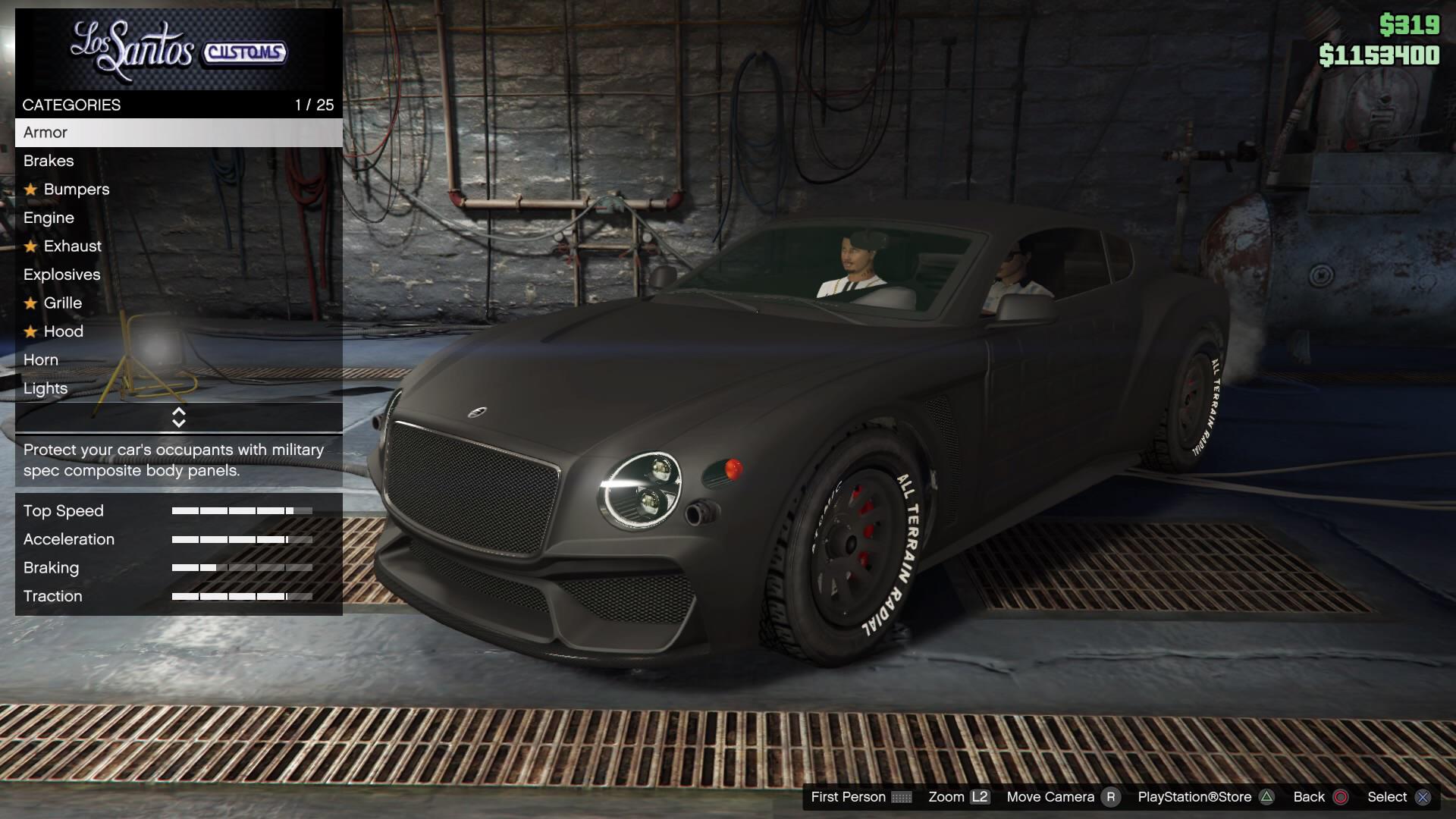
Task: Click the Los Santos Customs logo
Action: (178, 49)
